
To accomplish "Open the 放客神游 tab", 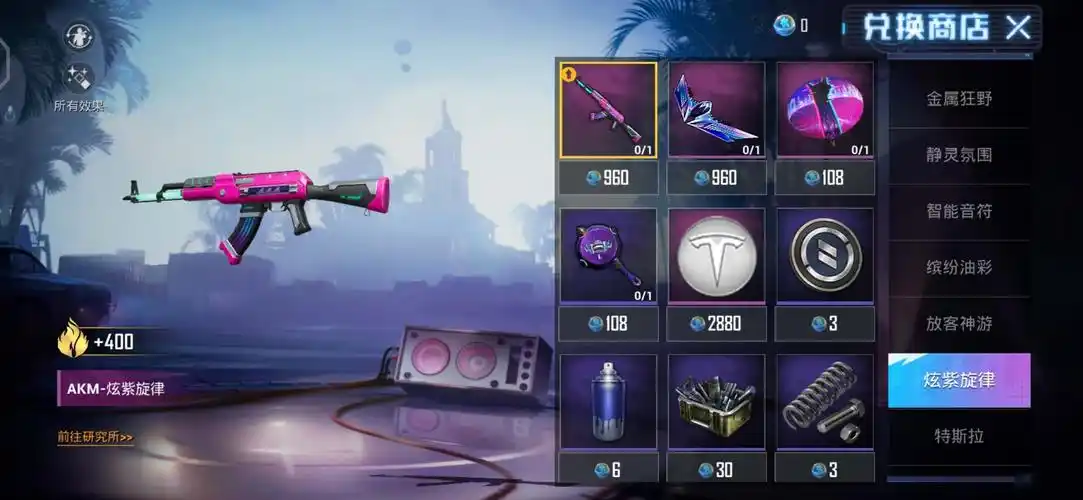I will click(x=959, y=324).
